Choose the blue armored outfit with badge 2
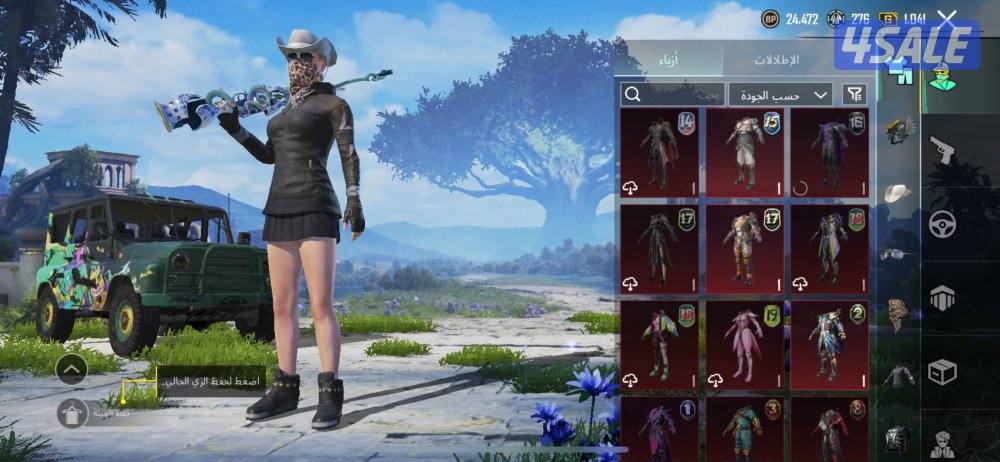Viewport: 1000px width, 462px height. pyautogui.click(x=829, y=344)
